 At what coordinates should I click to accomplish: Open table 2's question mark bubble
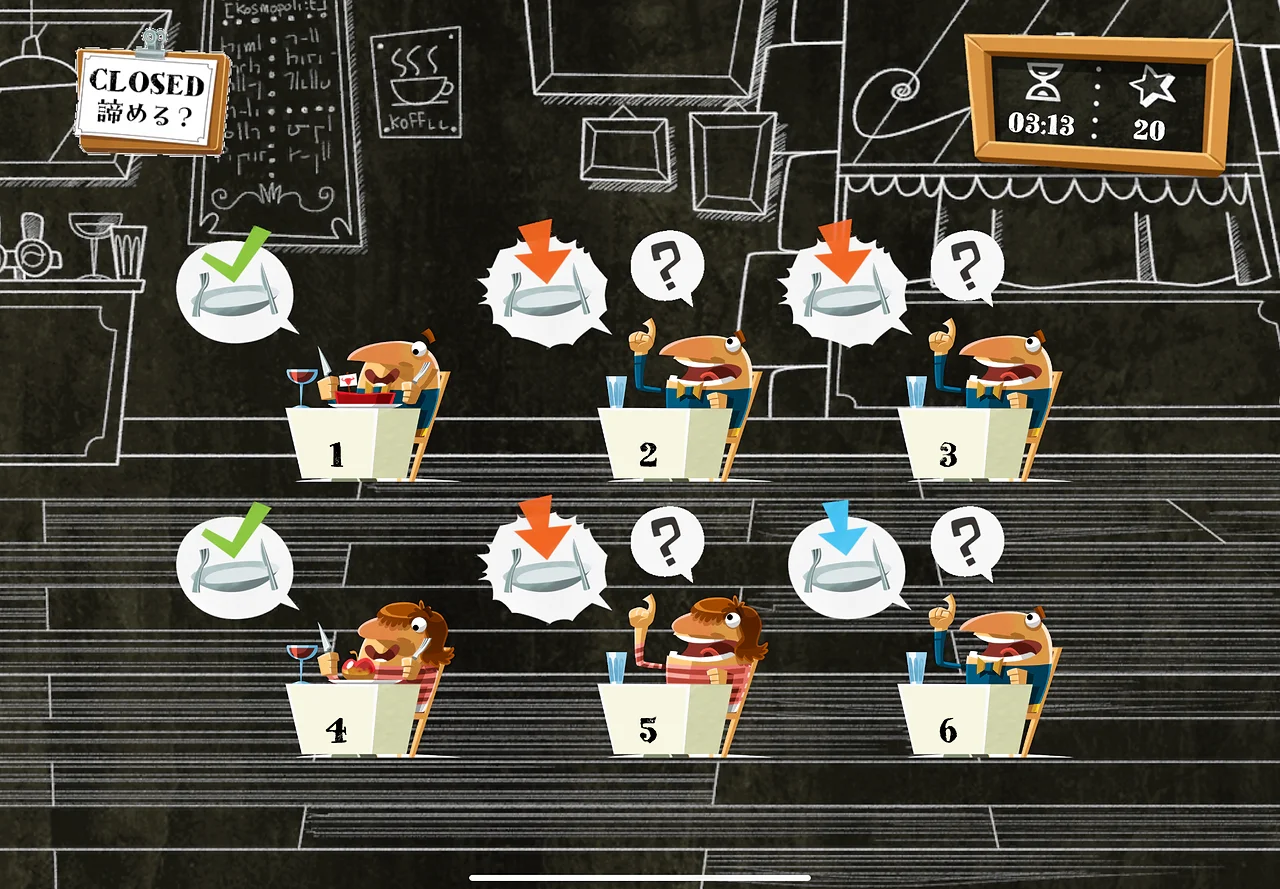tap(667, 267)
